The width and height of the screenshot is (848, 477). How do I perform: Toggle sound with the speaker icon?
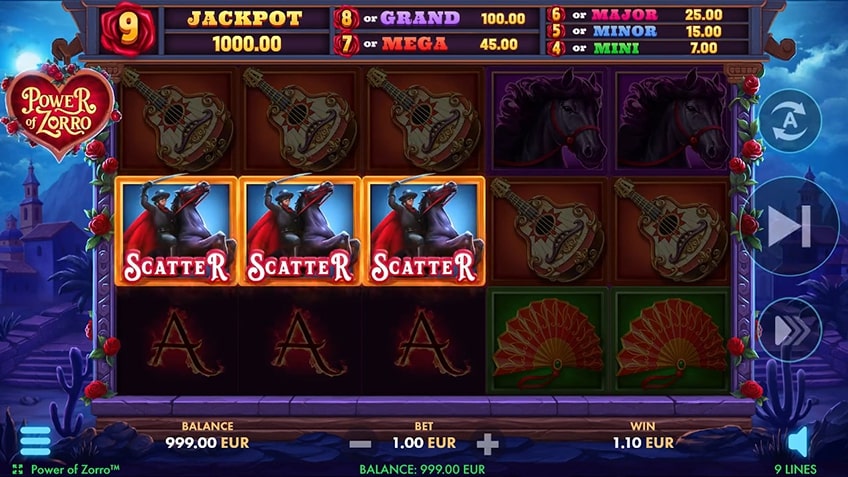[798, 441]
